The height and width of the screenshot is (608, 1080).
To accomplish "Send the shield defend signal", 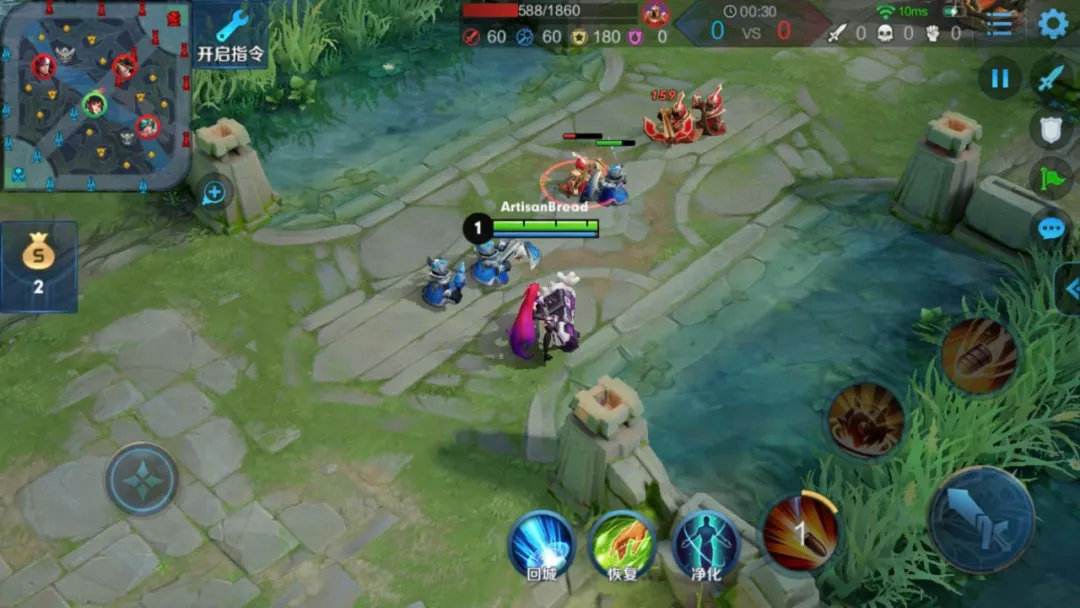I will click(x=1050, y=128).
